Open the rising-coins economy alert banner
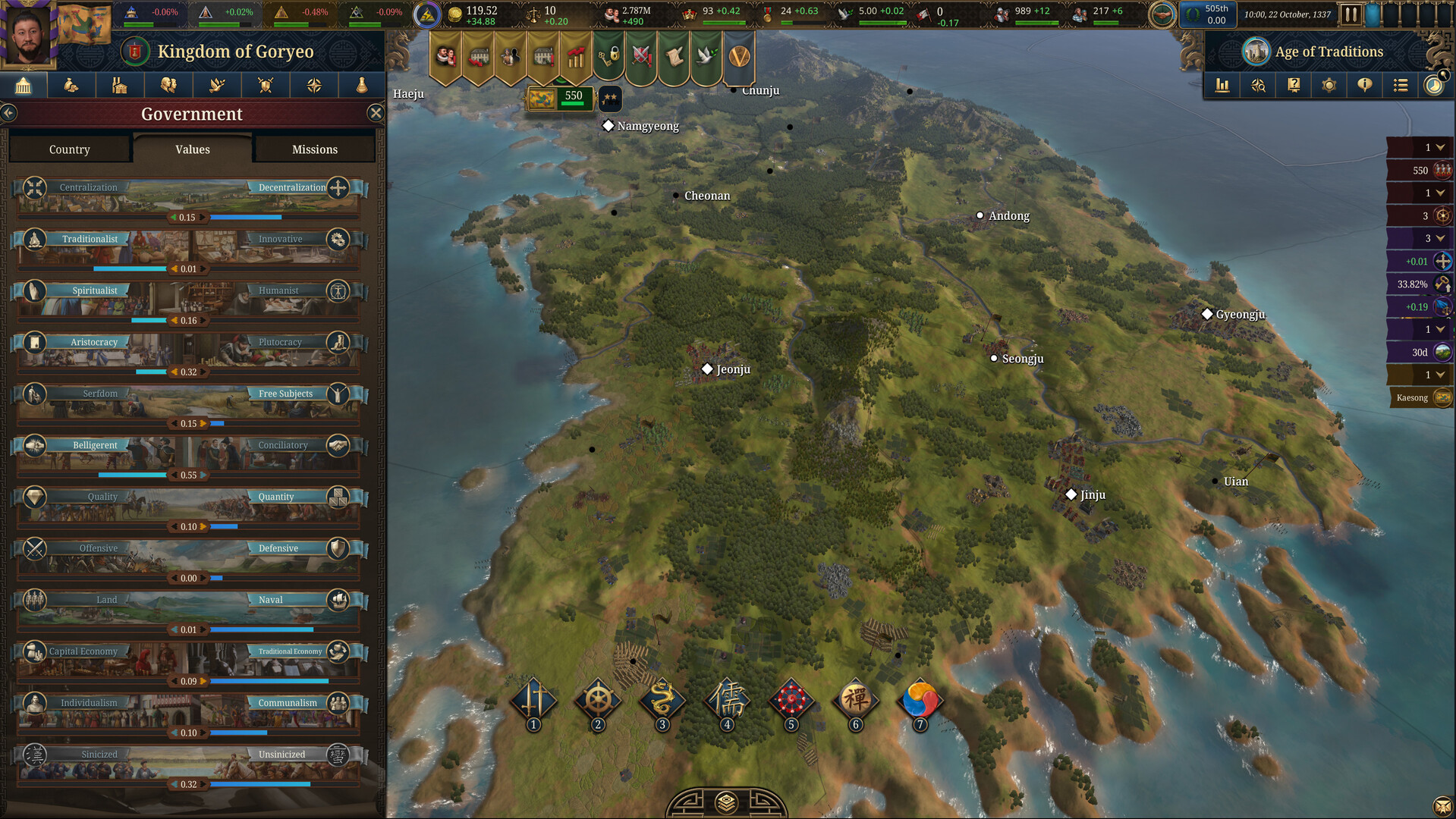This screenshot has width=1456, height=819. [576, 57]
